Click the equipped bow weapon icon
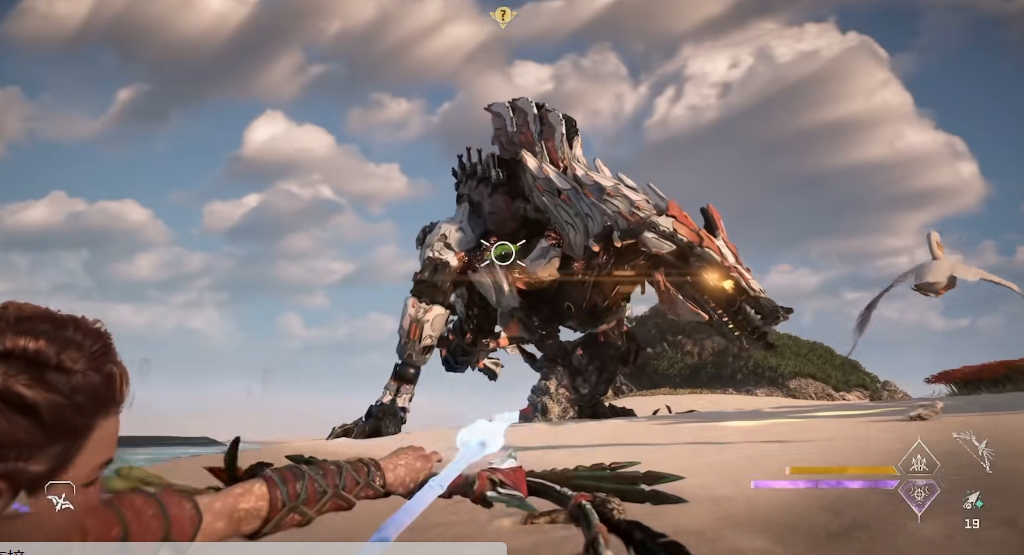 coord(972,450)
